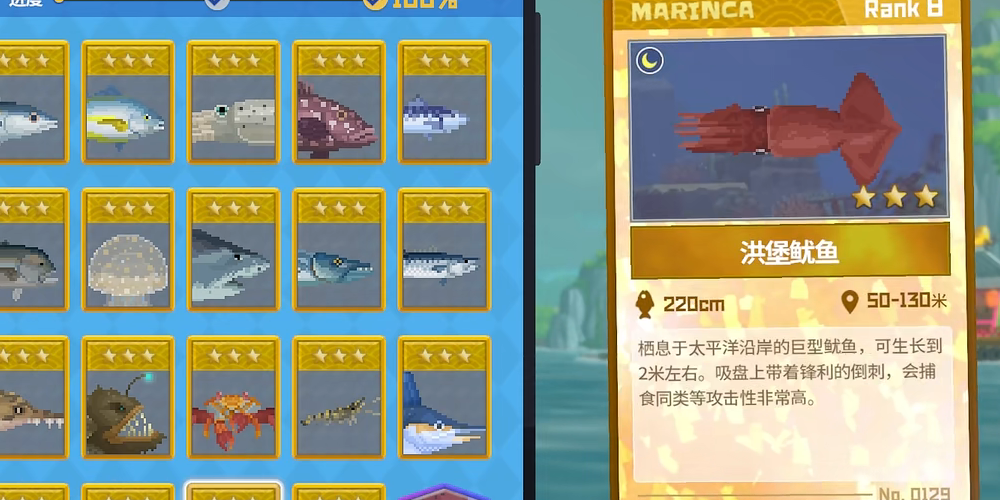The height and width of the screenshot is (500, 1000).
Task: View the barracuda card
Action: [x=338, y=252]
